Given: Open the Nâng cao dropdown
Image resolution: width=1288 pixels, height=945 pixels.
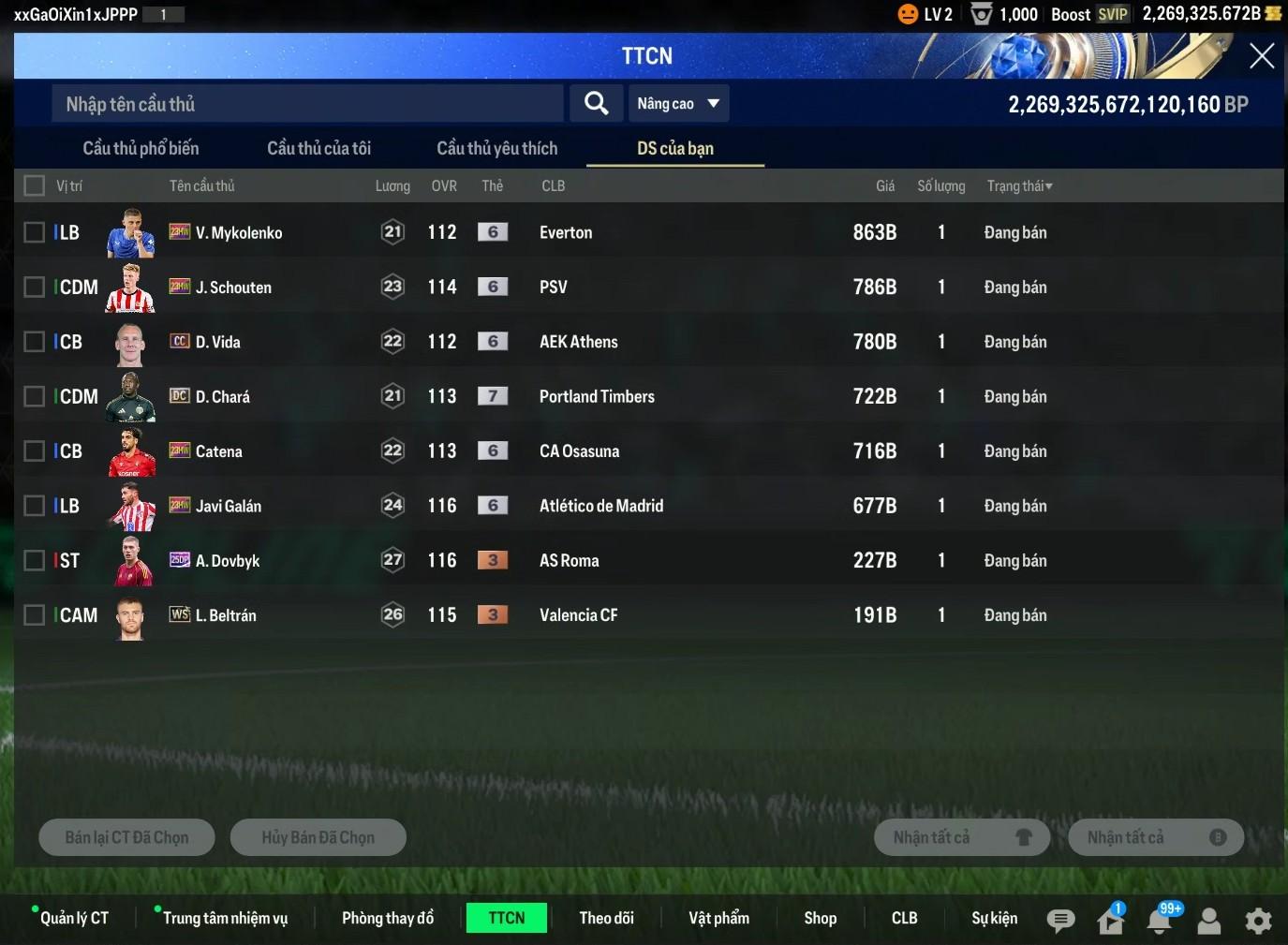Looking at the screenshot, I should tap(677, 103).
